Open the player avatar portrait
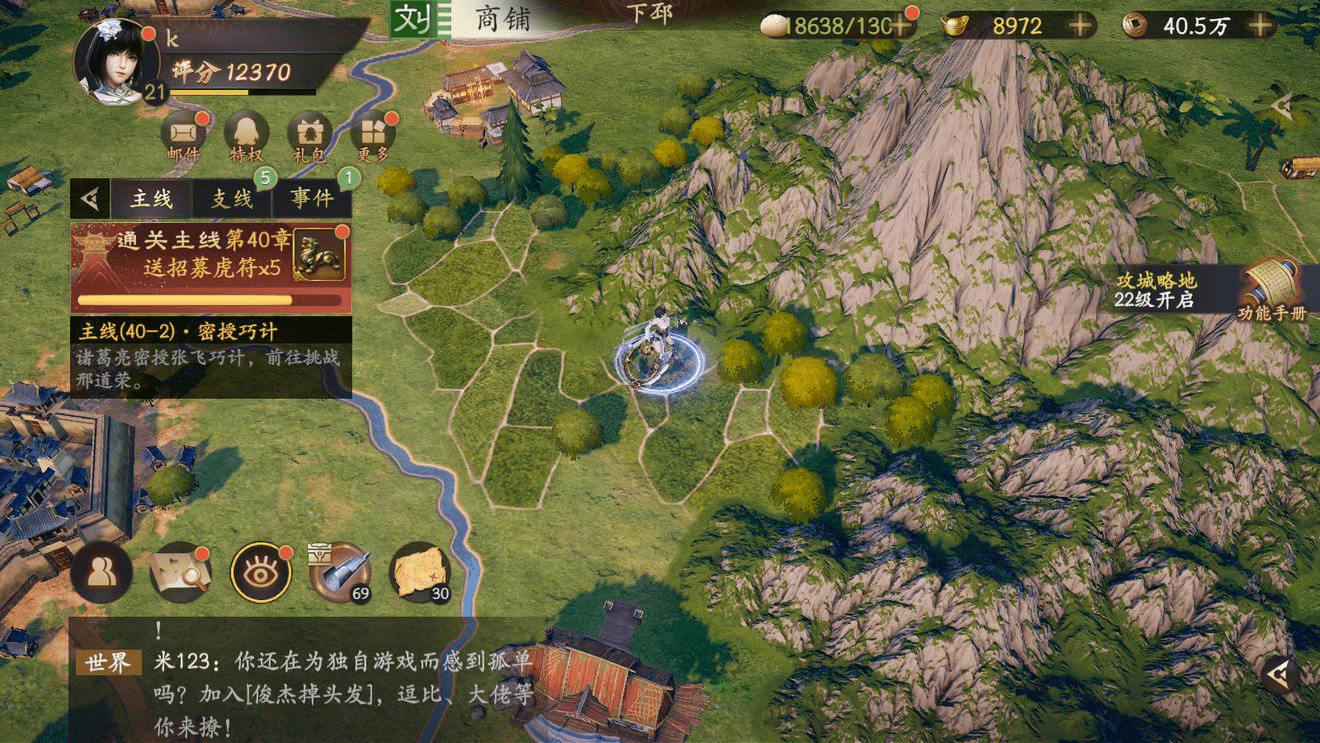 click(x=116, y=60)
